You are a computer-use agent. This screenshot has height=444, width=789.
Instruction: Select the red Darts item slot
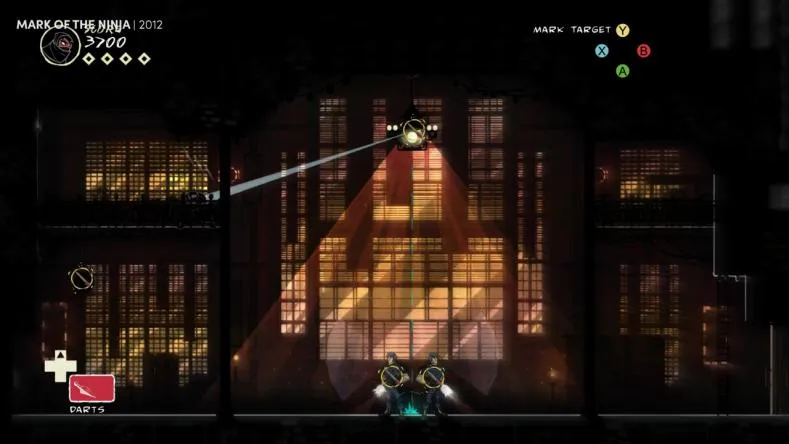point(92,388)
